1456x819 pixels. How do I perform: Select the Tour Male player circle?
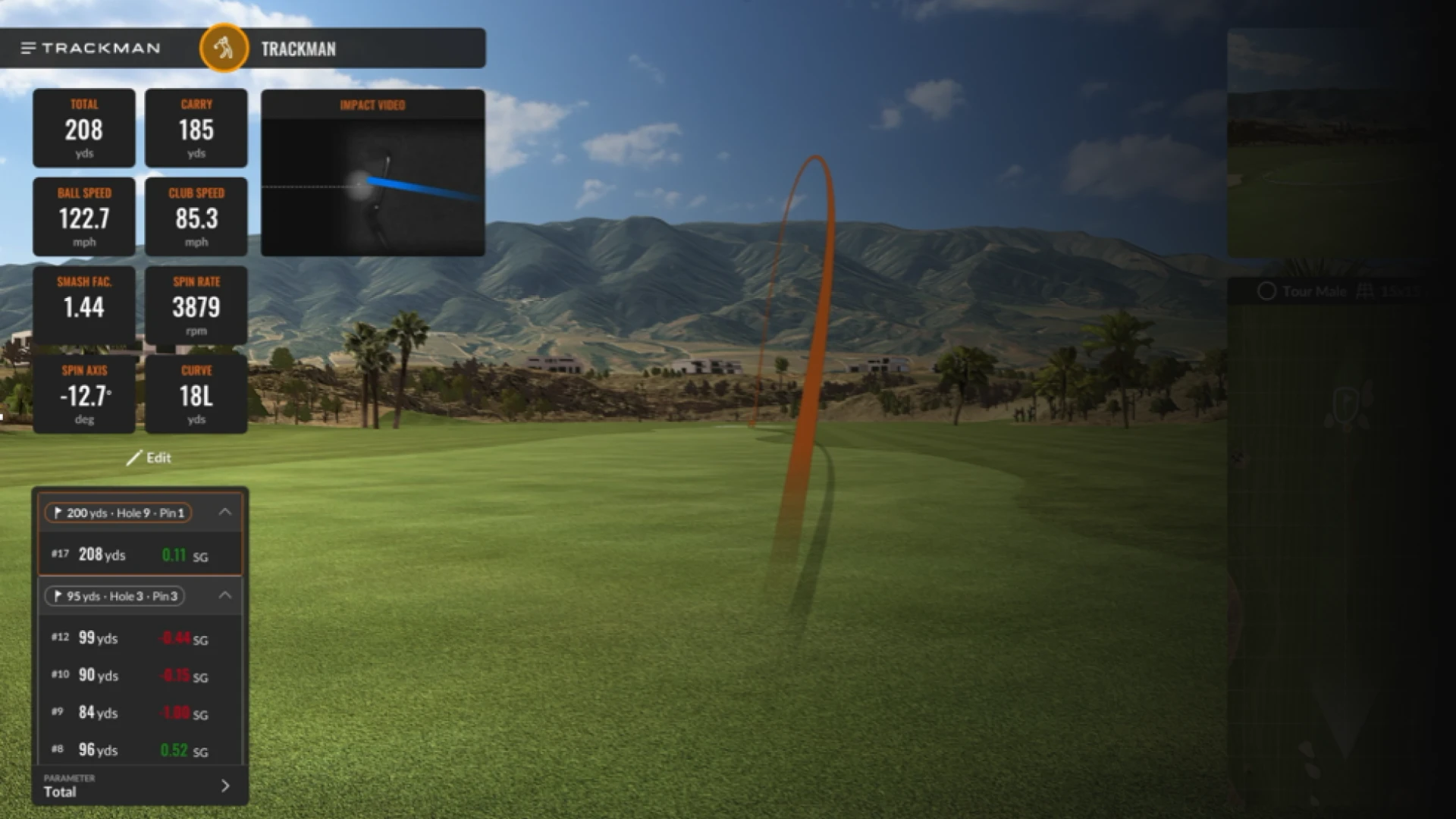[1266, 291]
